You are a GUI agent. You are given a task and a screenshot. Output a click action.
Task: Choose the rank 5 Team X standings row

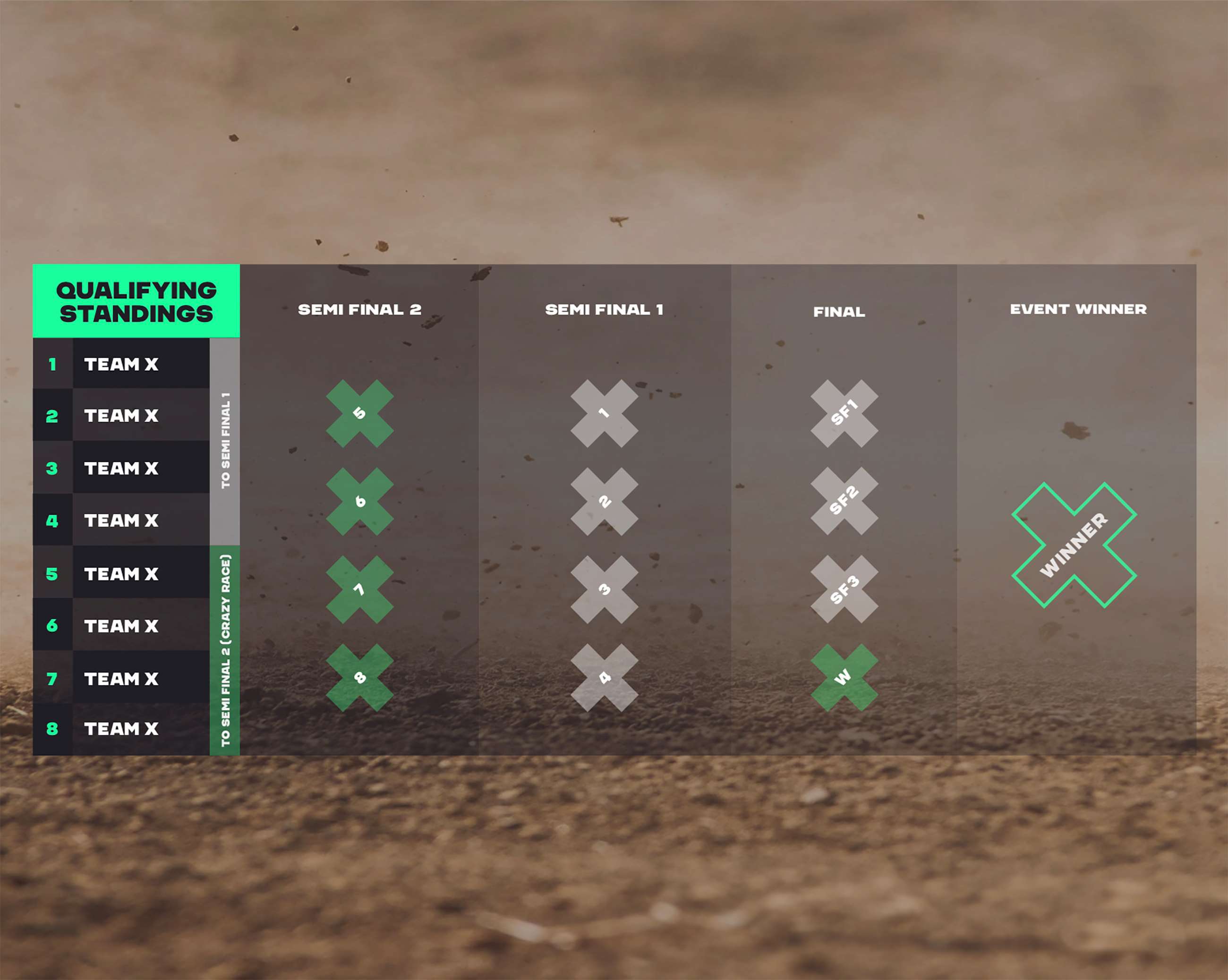click(x=121, y=573)
